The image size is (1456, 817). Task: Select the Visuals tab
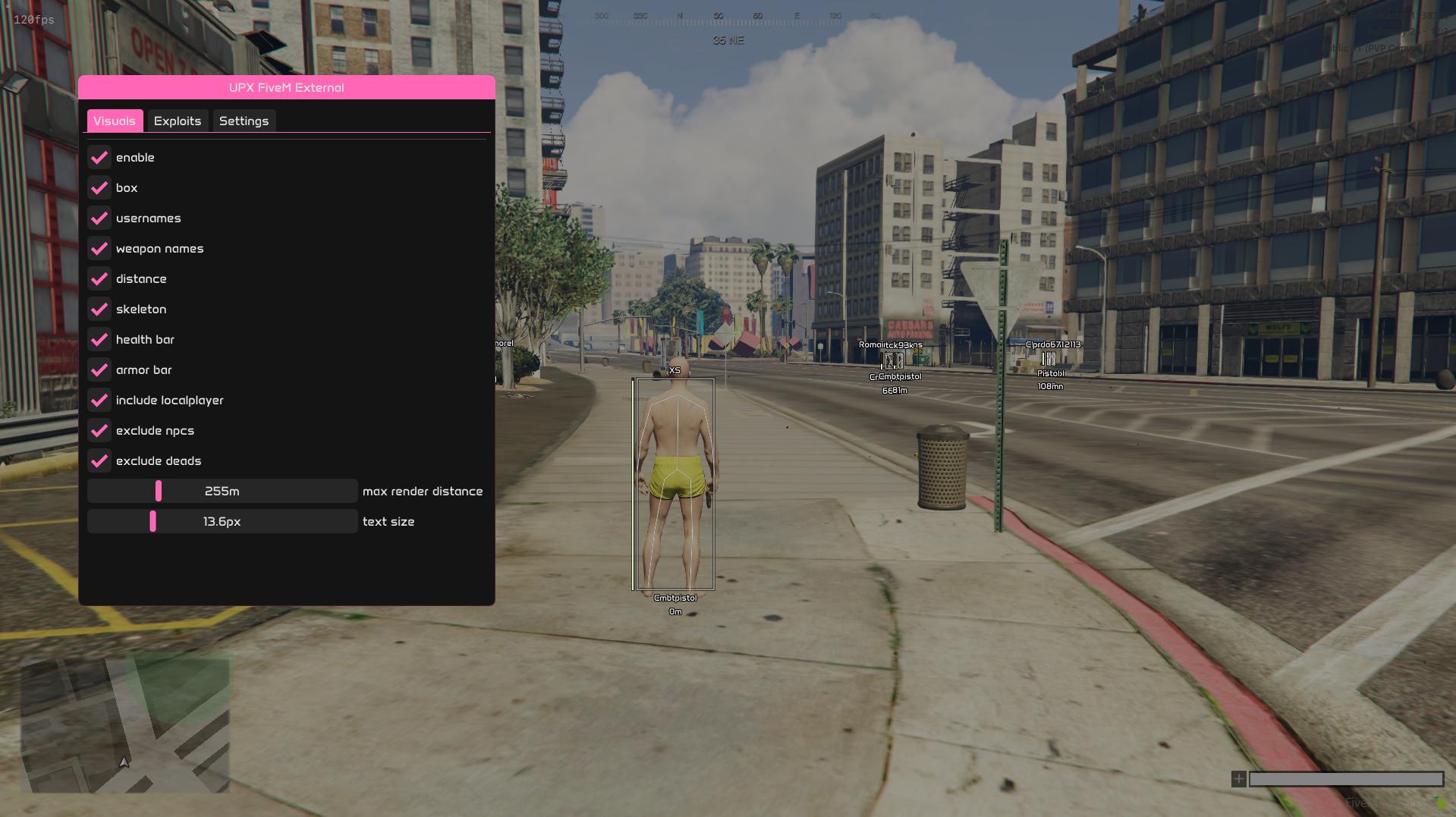tap(115, 121)
